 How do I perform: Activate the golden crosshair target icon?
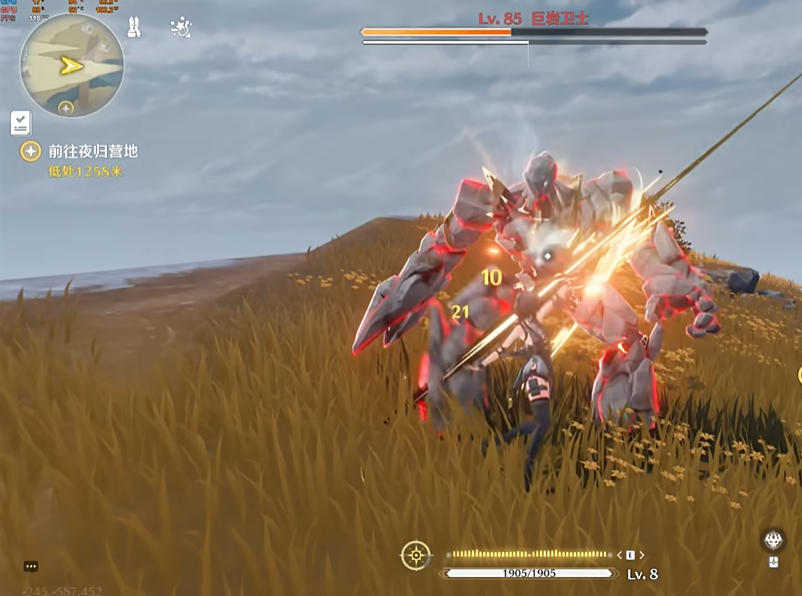(415, 555)
